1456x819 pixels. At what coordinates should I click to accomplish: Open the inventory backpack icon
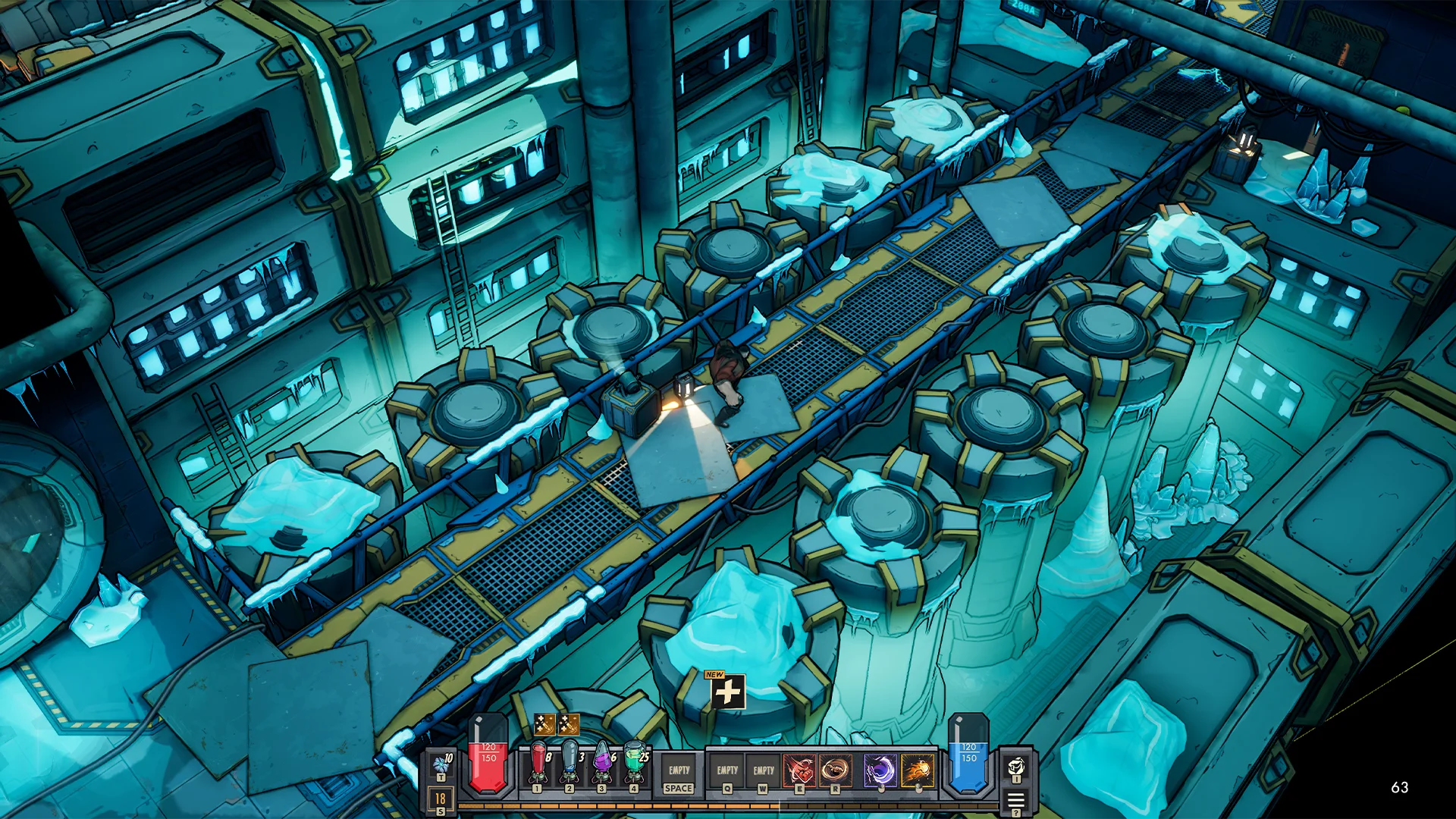(1016, 767)
